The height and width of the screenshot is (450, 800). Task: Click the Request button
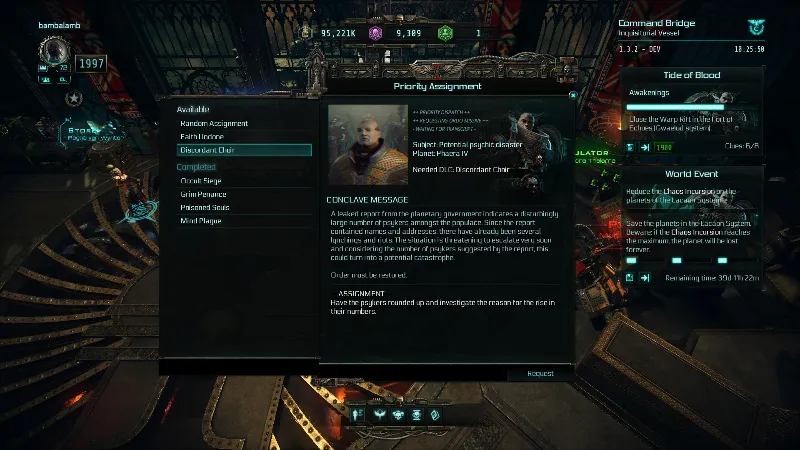click(540, 373)
